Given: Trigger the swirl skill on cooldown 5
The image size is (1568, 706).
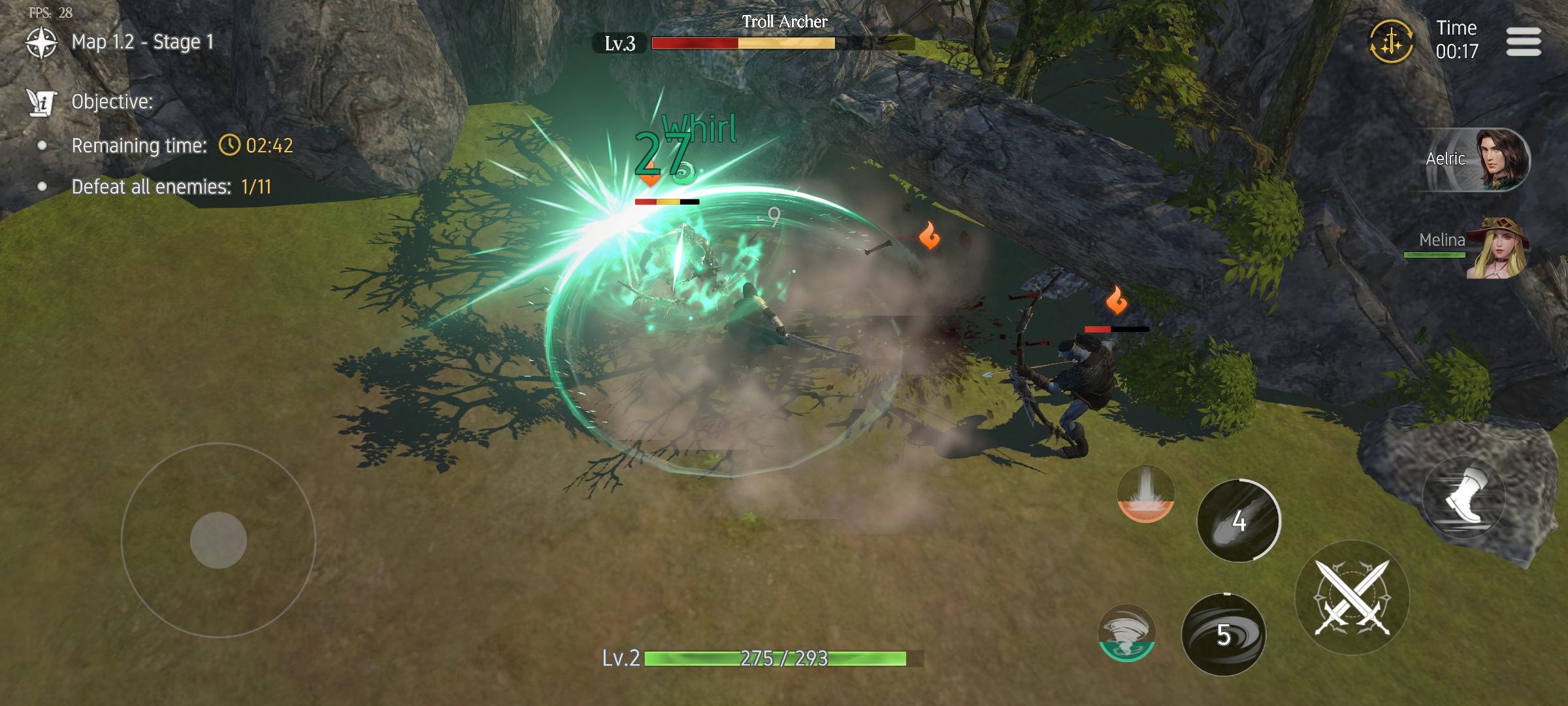Looking at the screenshot, I should click(1223, 634).
